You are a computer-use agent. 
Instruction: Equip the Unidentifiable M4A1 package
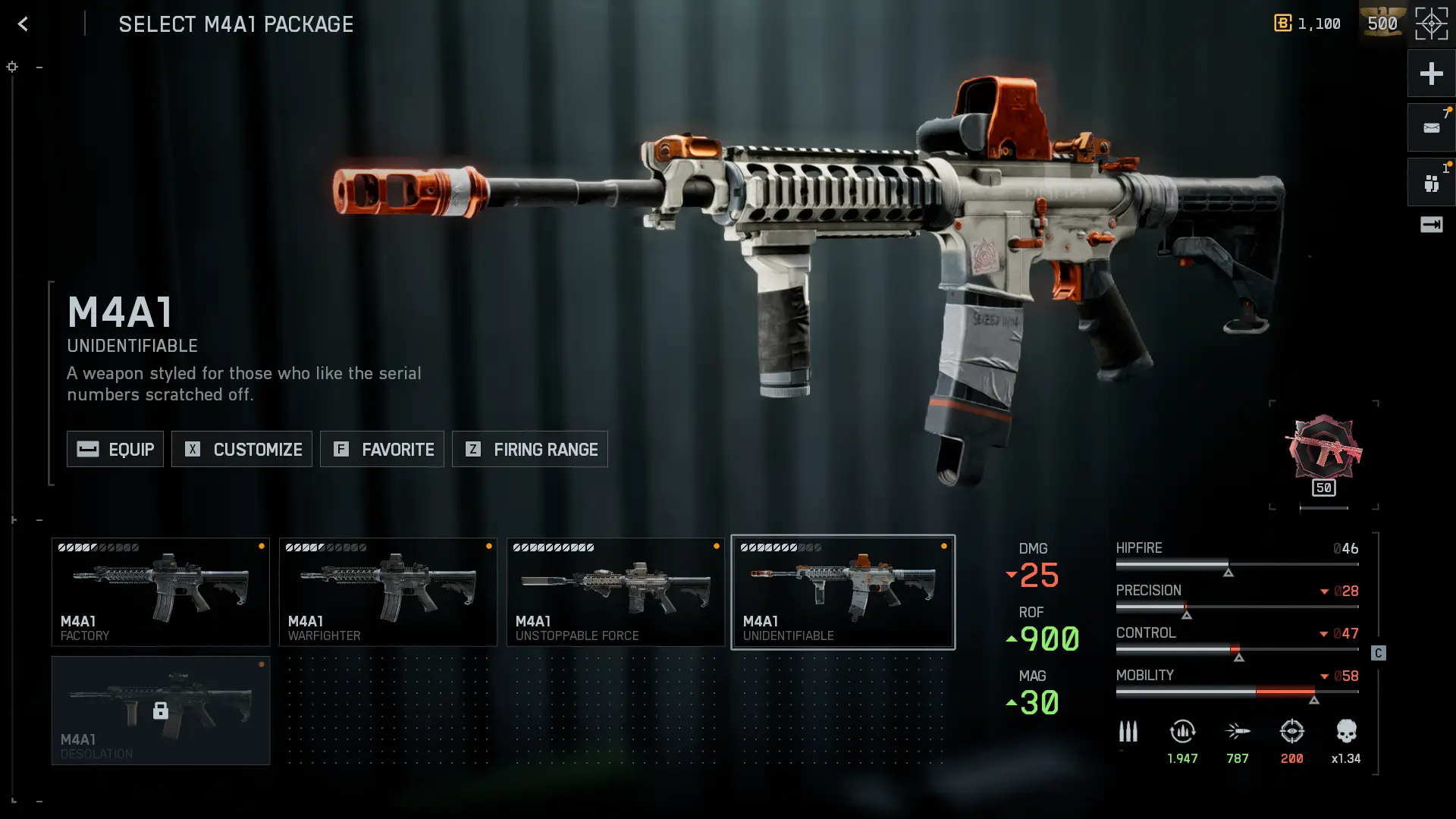click(x=115, y=449)
